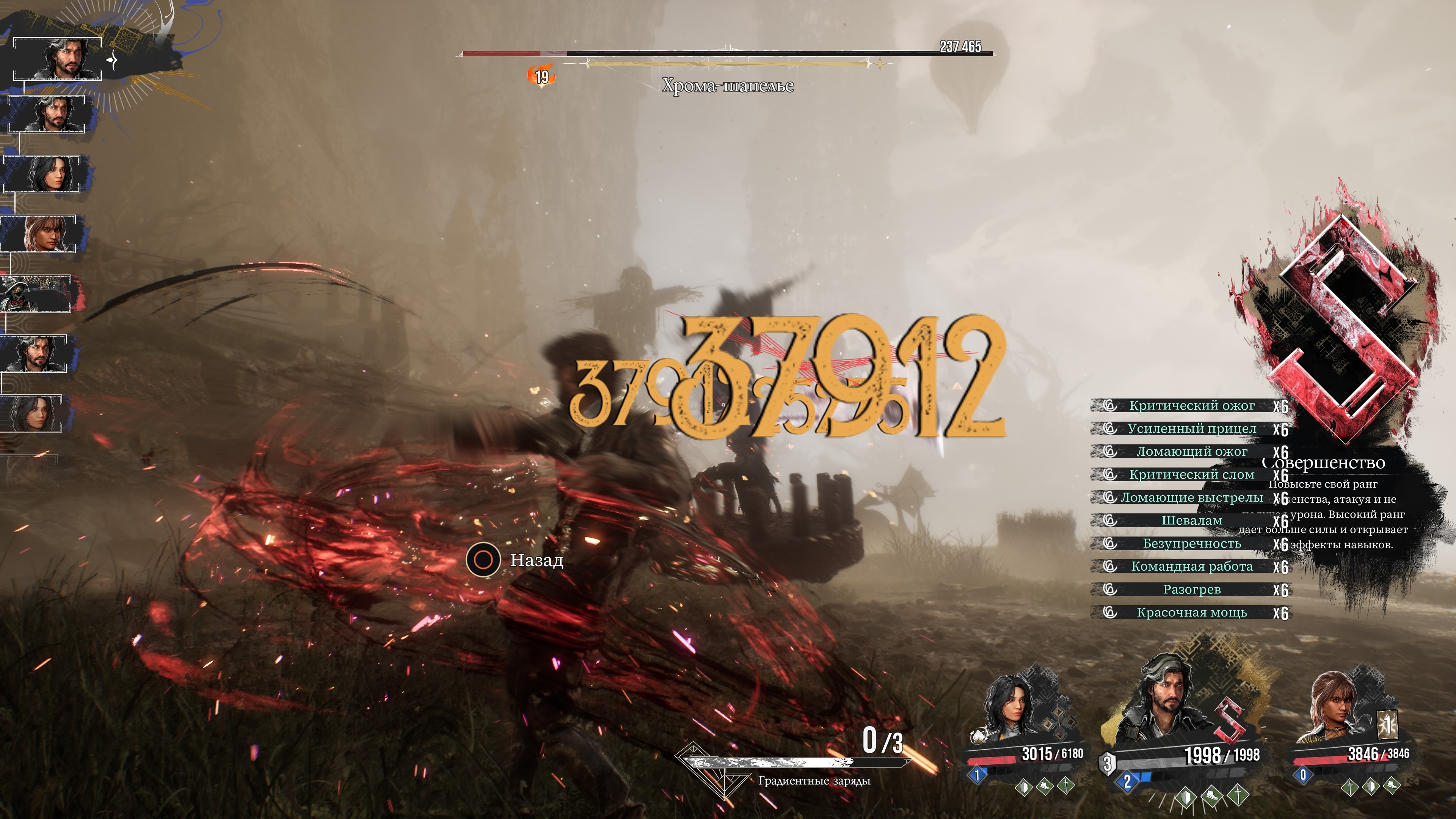Select the Безупречность effect row

1191,544
